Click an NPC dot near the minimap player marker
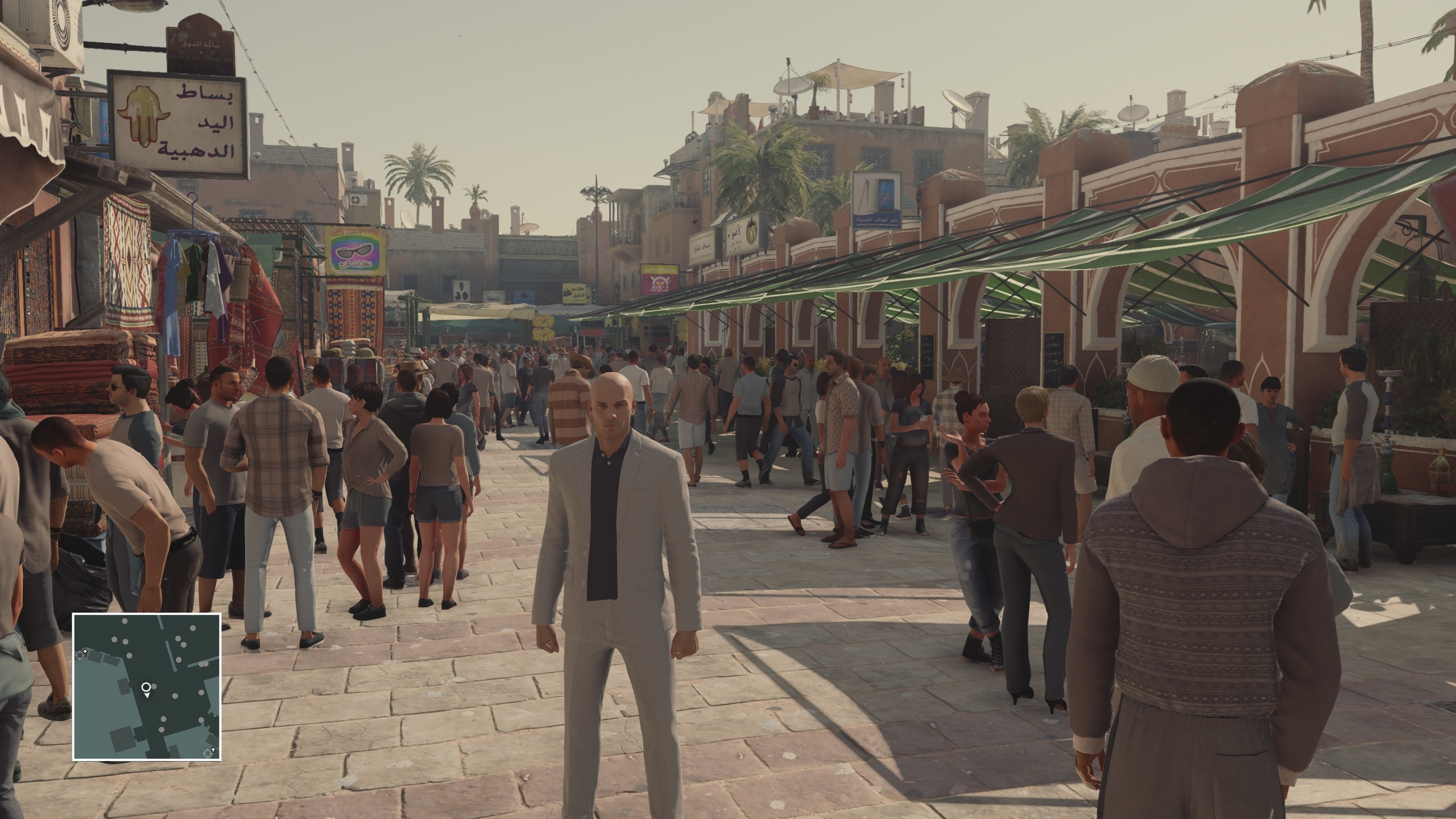Image resolution: width=1456 pixels, height=819 pixels. pos(154,686)
